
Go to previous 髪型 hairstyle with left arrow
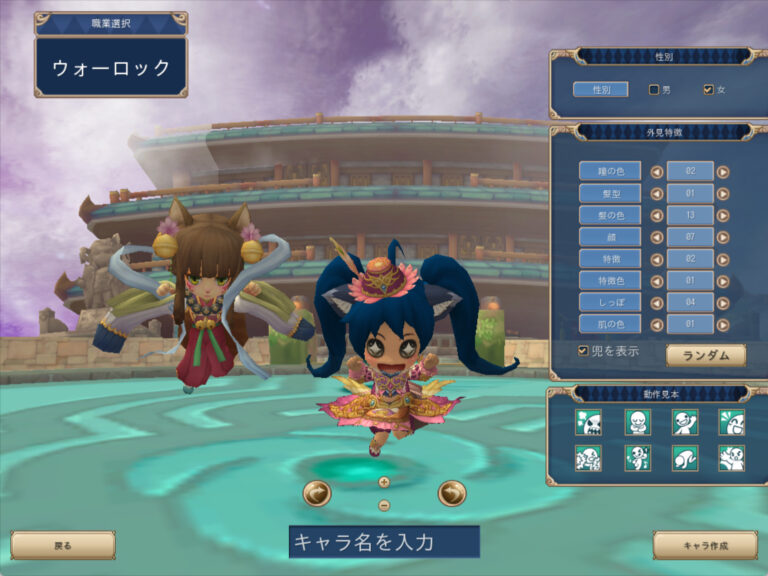(x=657, y=193)
